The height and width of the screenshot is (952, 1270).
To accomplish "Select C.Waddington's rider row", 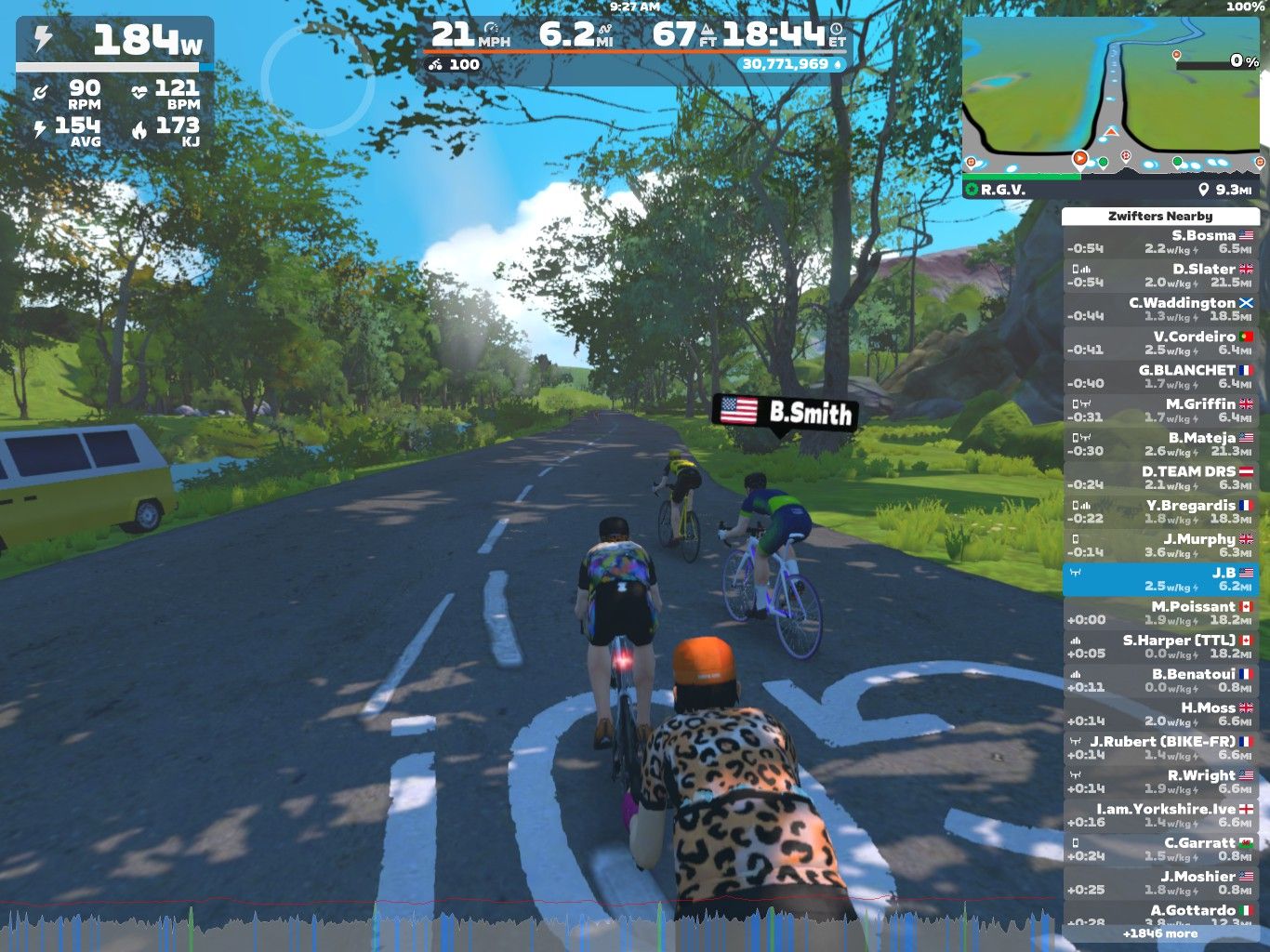I will coord(1160,310).
